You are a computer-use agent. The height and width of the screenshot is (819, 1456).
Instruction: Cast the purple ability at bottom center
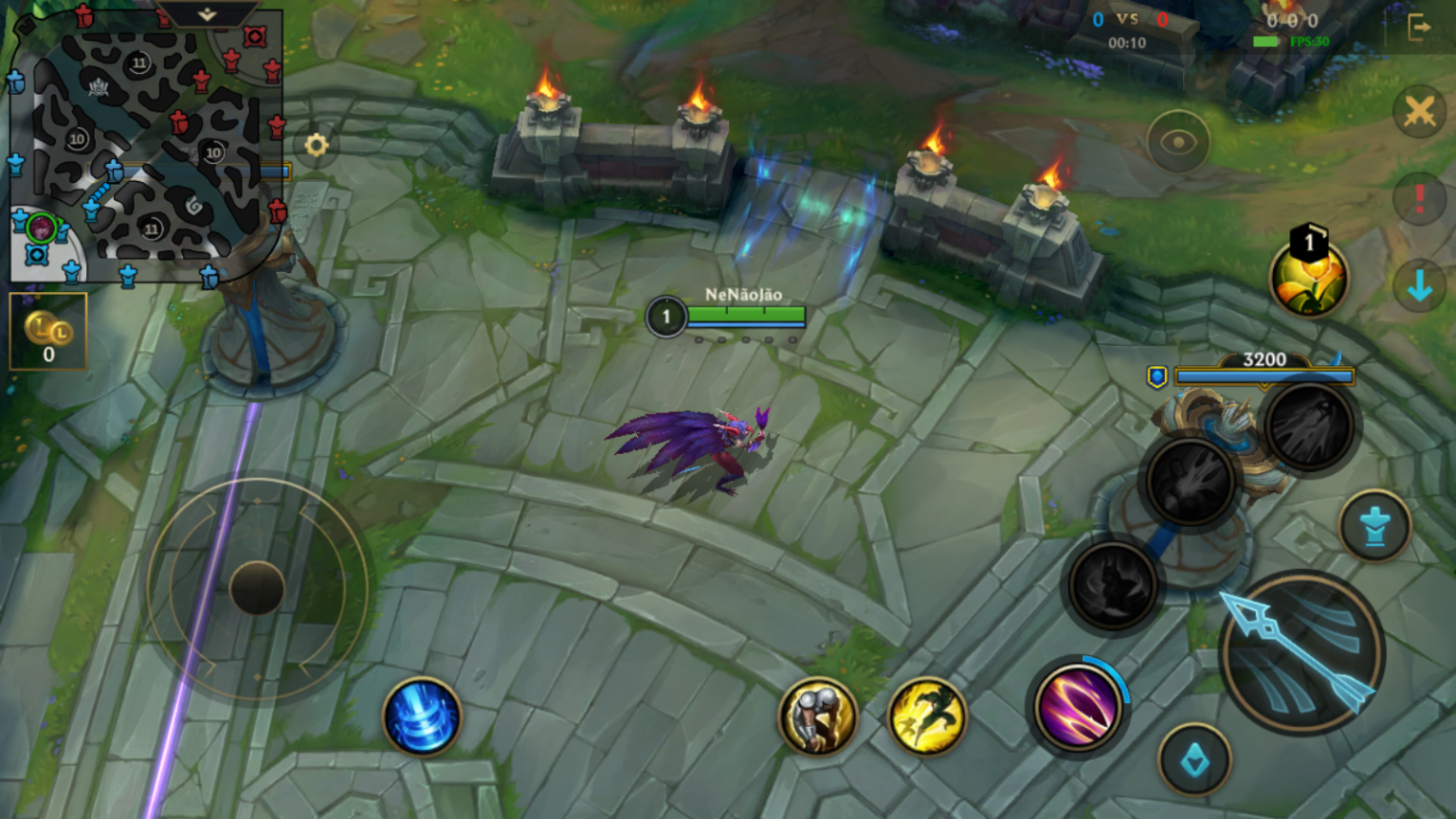pyautogui.click(x=1079, y=709)
